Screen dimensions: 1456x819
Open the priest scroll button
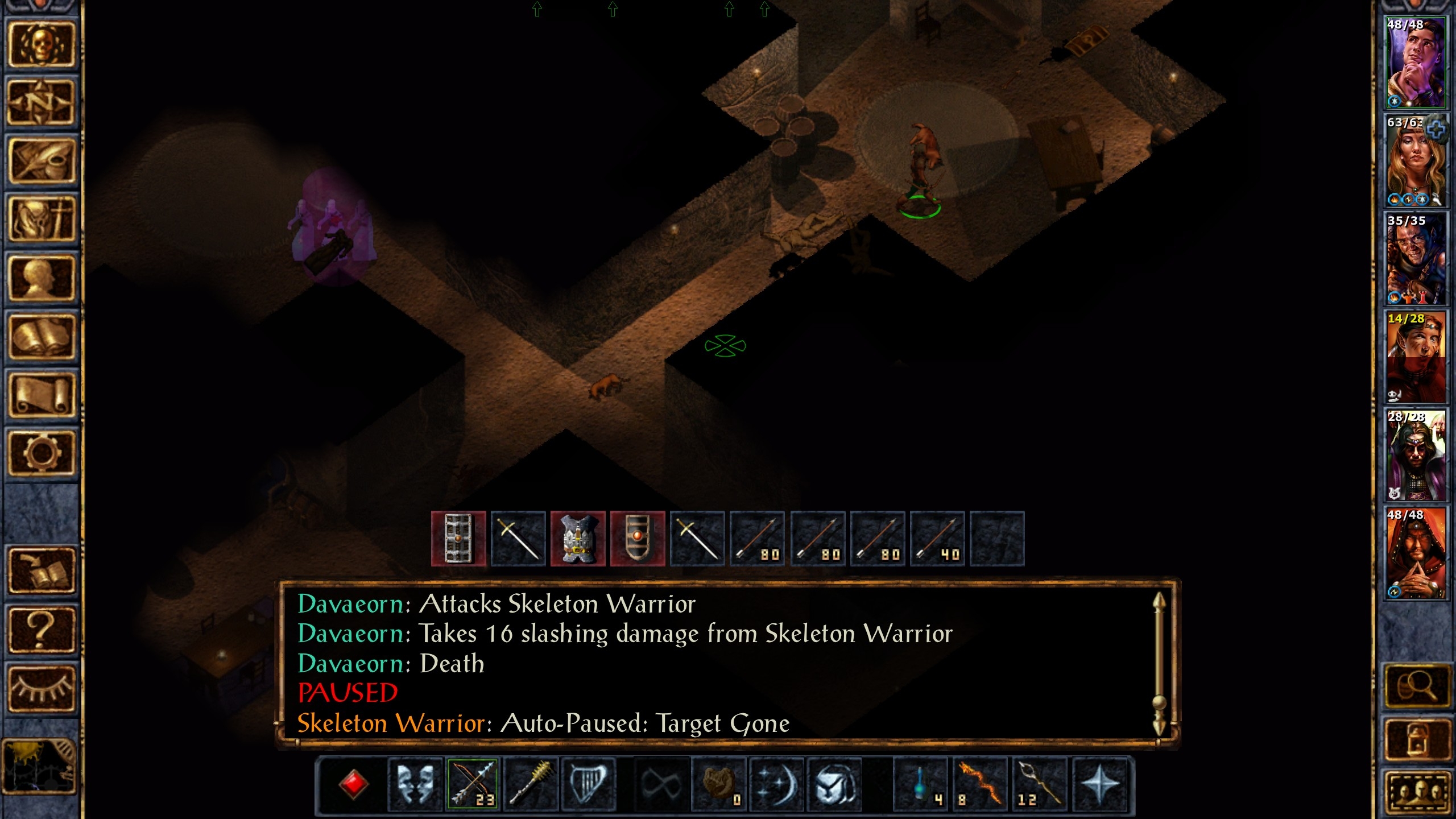pyautogui.click(x=41, y=395)
